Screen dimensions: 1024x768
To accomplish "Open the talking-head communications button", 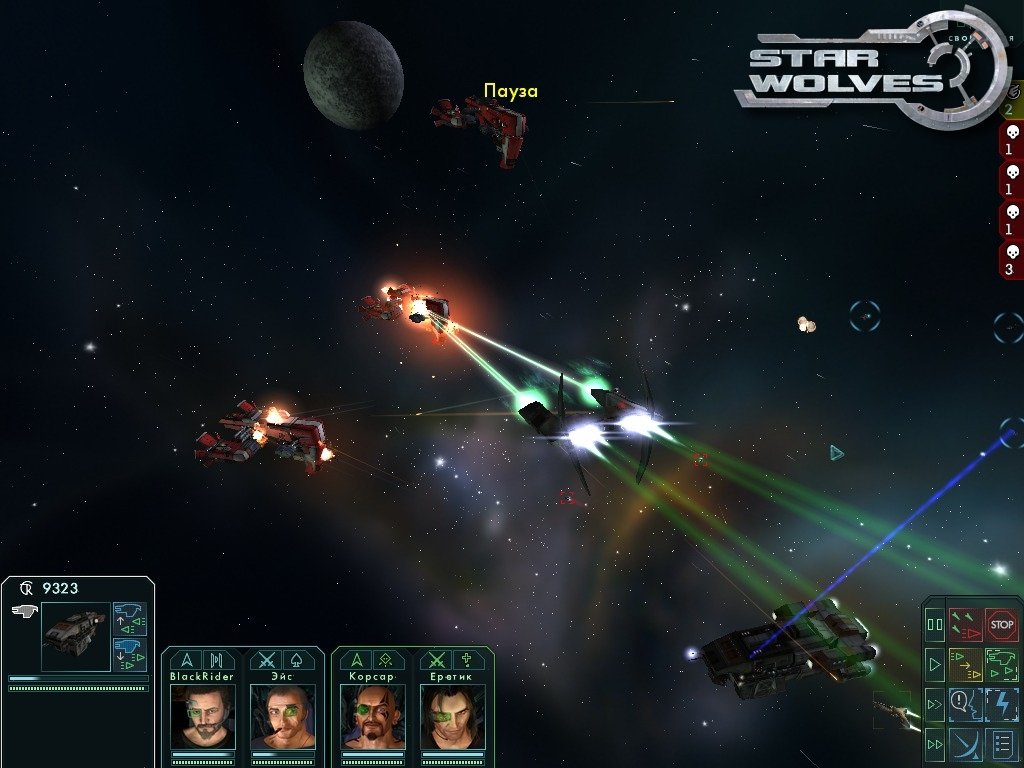I will [965, 704].
